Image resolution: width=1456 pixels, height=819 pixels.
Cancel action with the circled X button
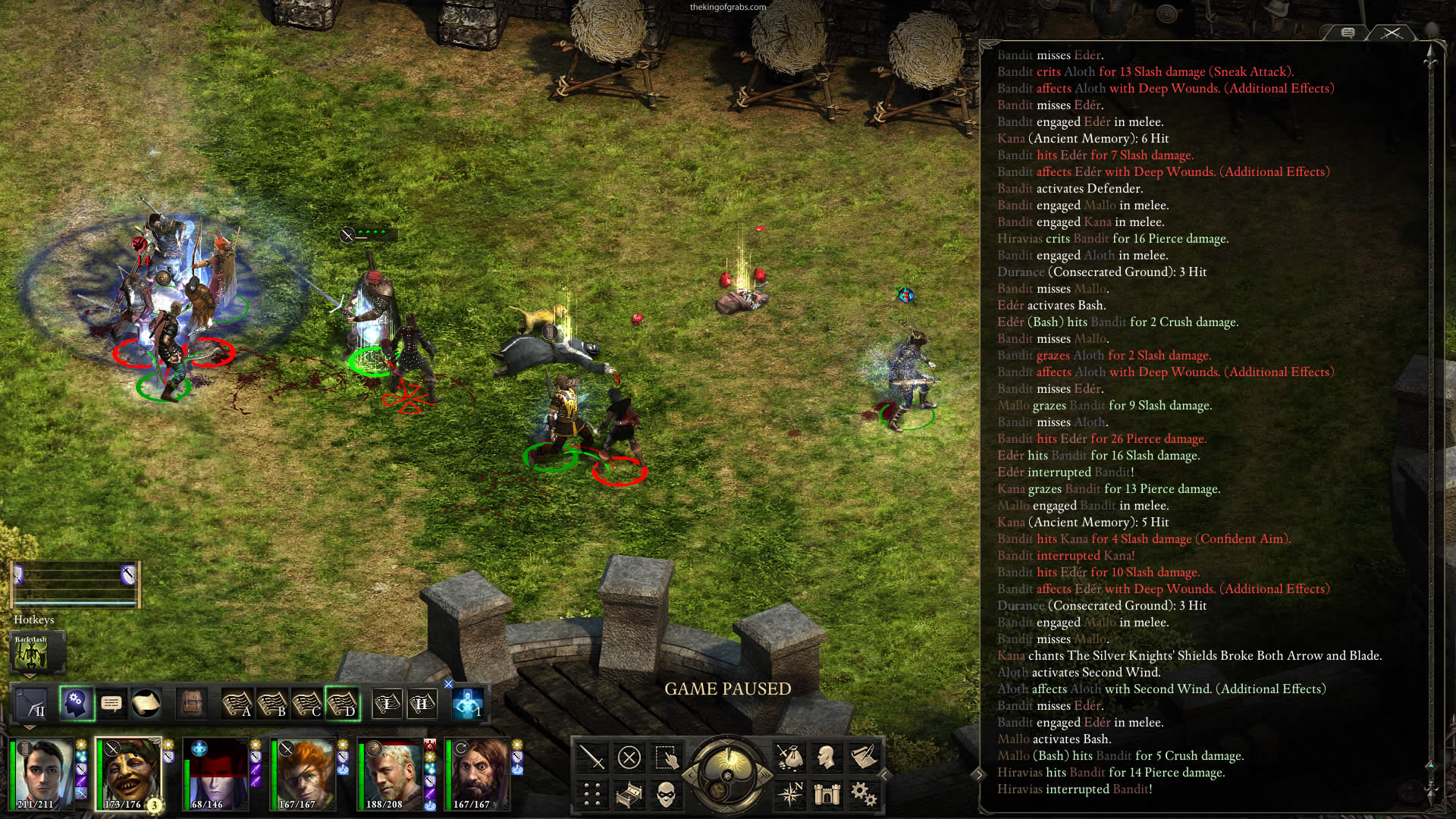pyautogui.click(x=629, y=757)
